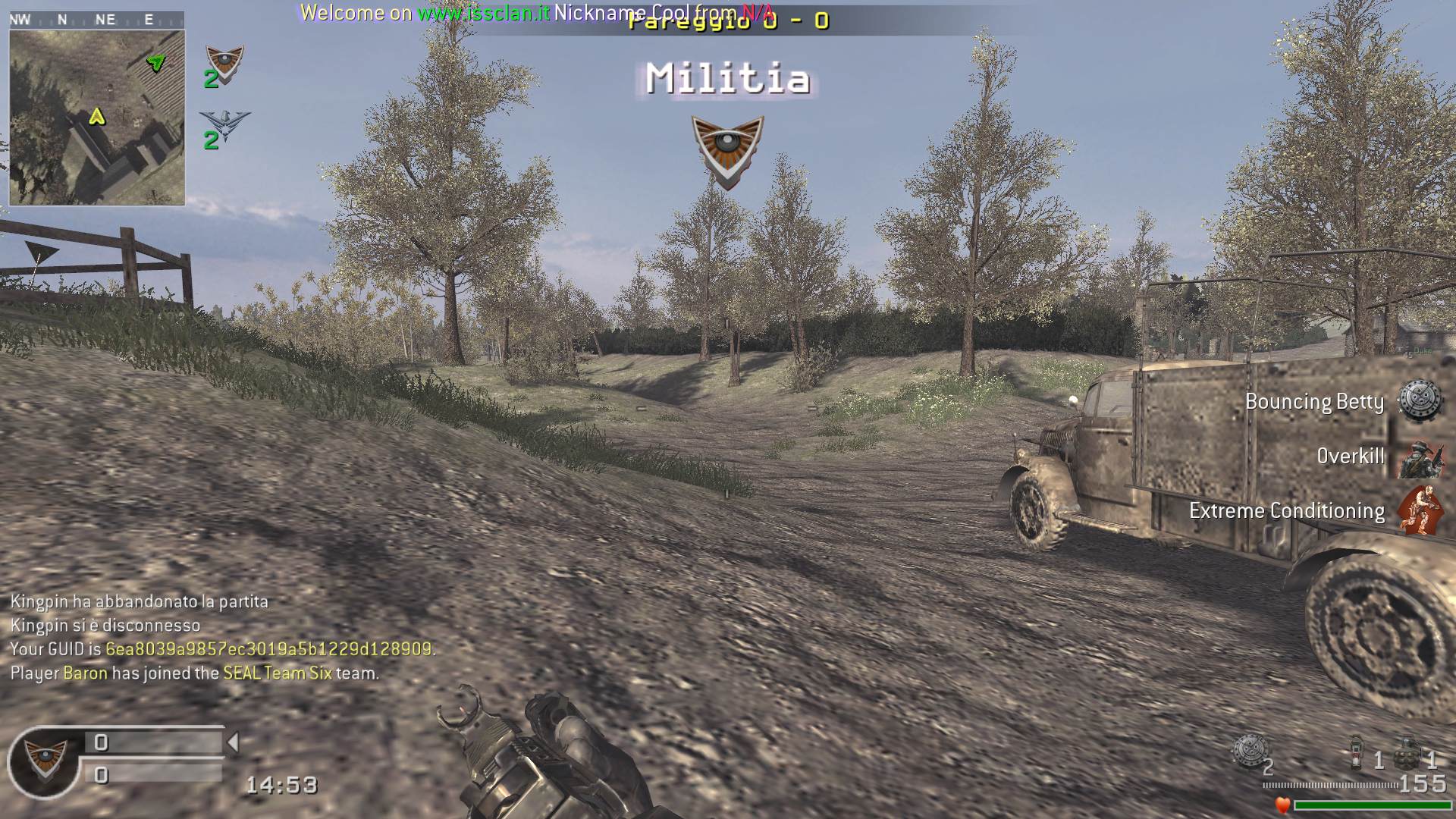Select the special grenade icon near ammo
Screen dimensions: 1456x819
pos(1357,753)
